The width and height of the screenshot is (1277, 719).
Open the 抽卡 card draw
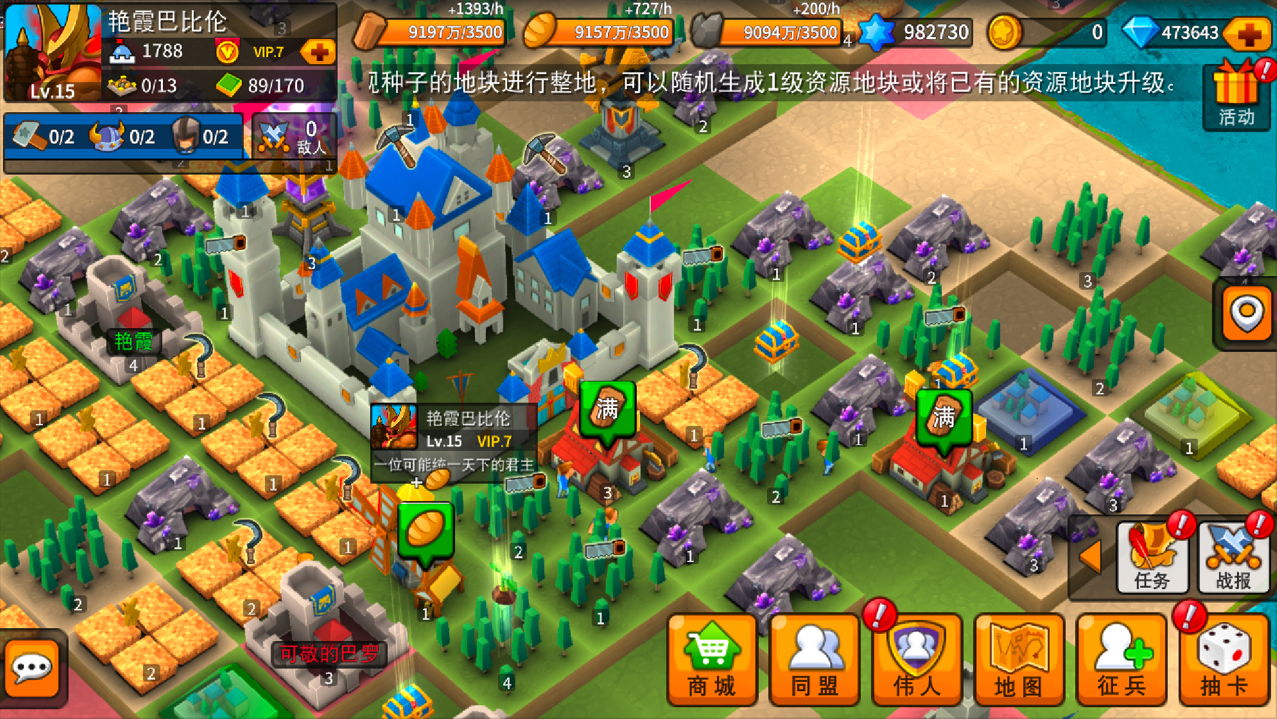[1224, 661]
